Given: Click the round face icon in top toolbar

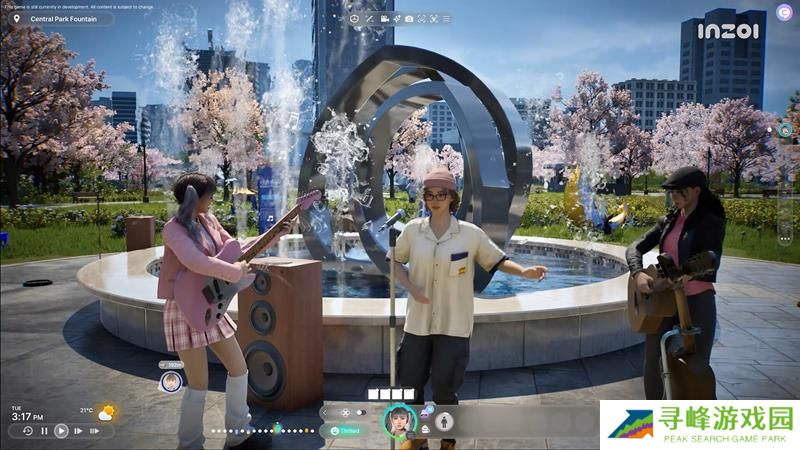Looking at the screenshot, I should [x=356, y=19].
